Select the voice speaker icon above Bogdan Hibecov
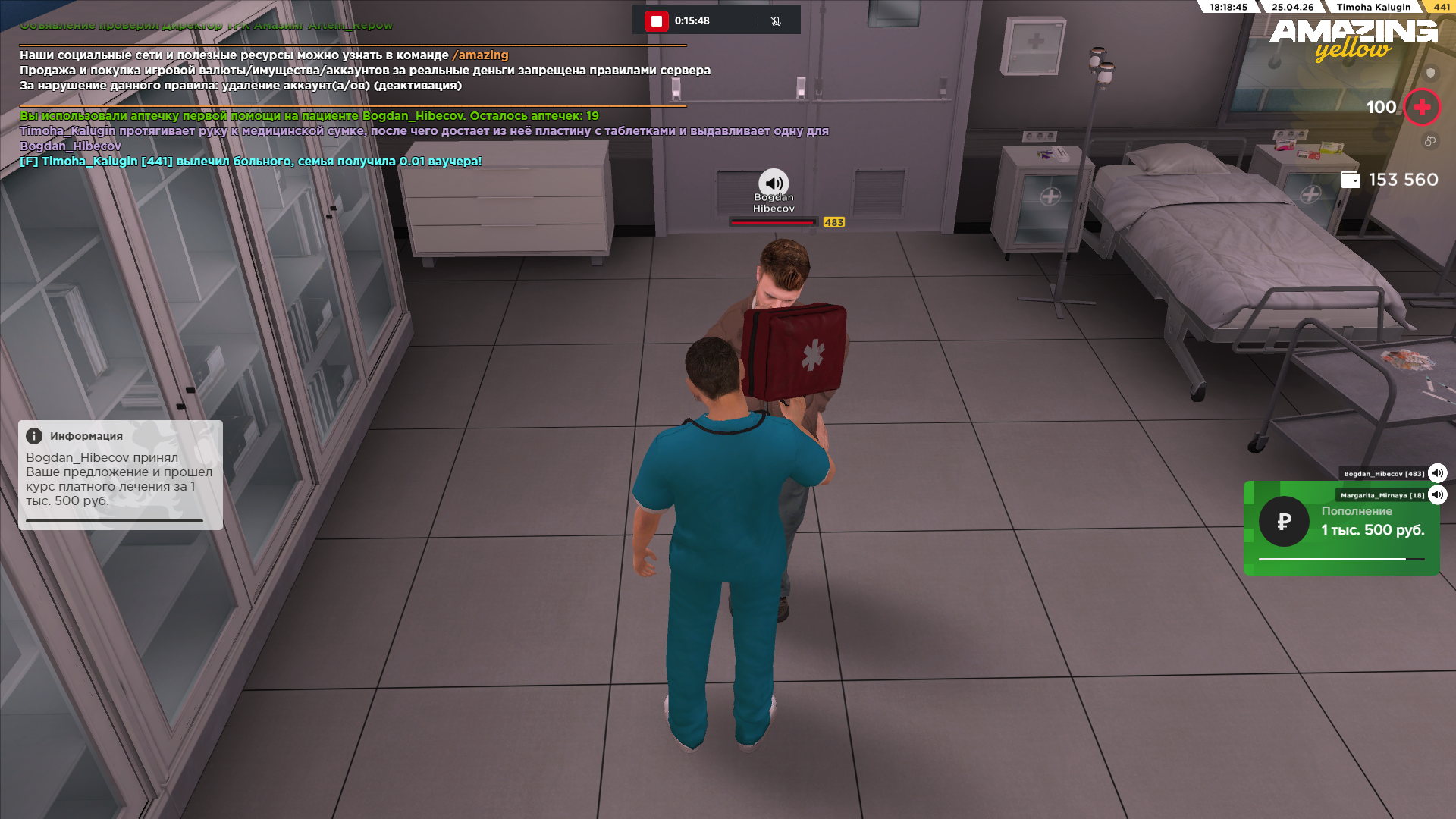 coord(773,183)
